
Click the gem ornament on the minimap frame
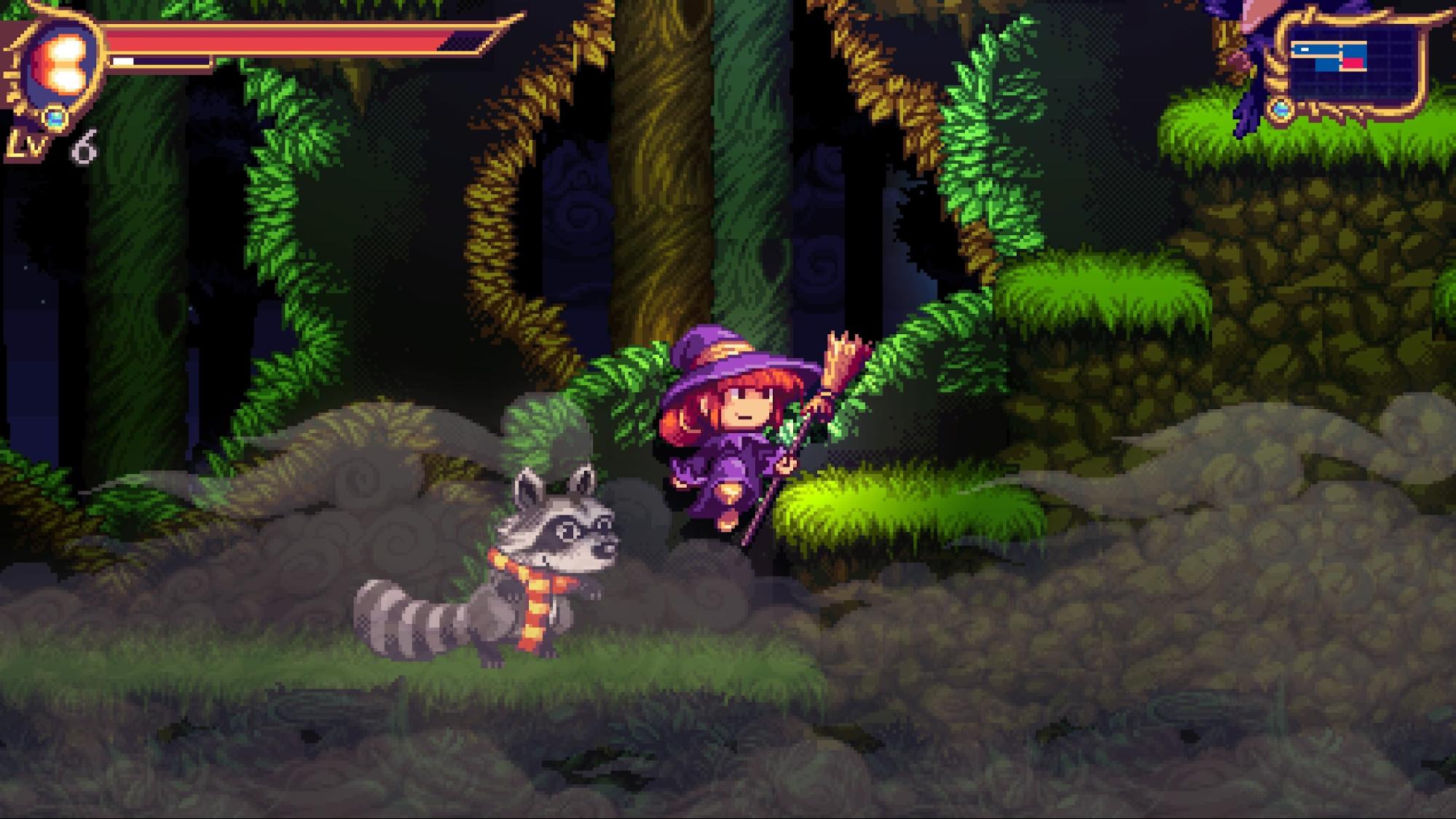click(x=1281, y=111)
